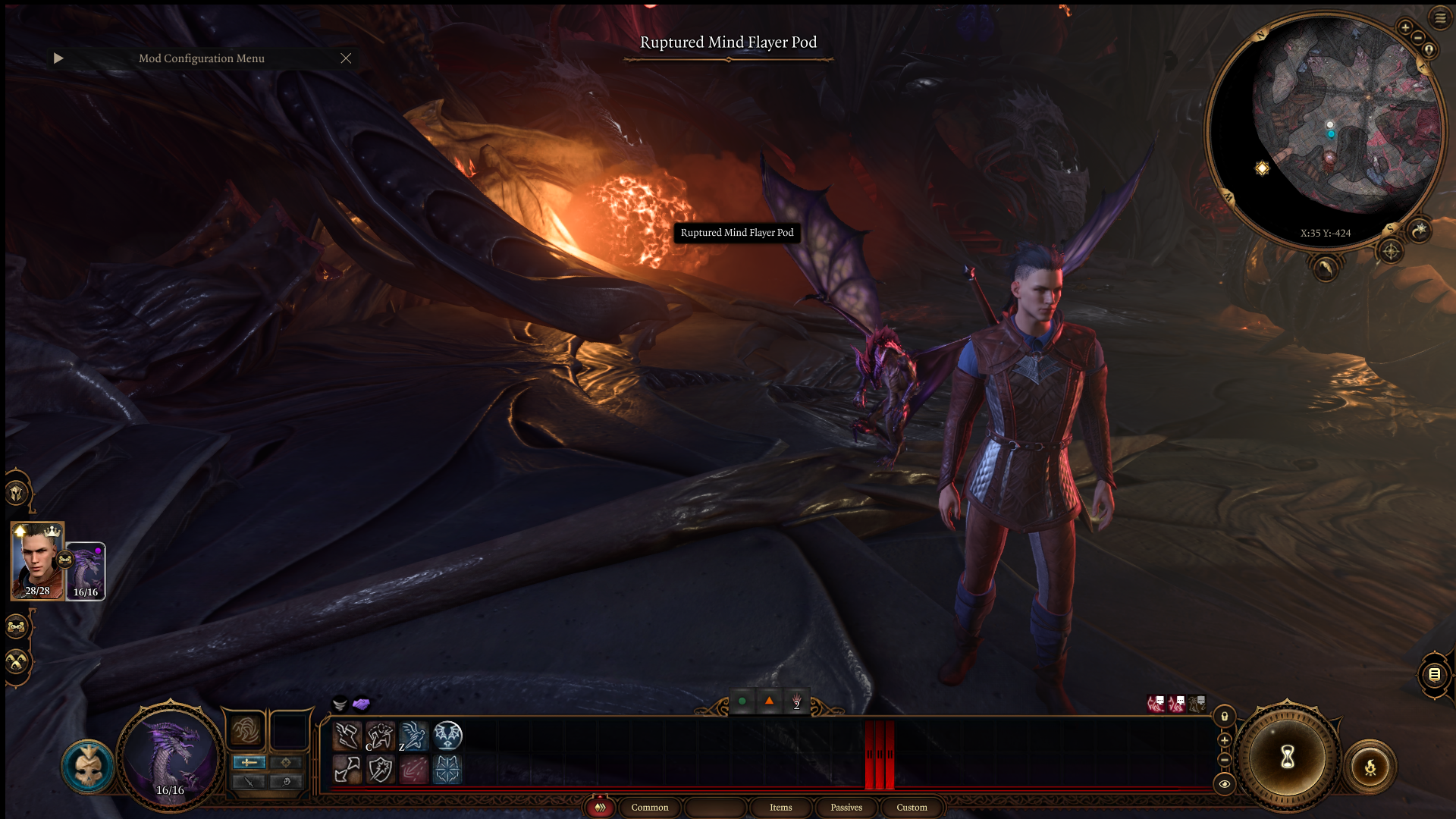Switch to the Items hotbar tab
Screen dimensions: 1456x819
[780, 808]
